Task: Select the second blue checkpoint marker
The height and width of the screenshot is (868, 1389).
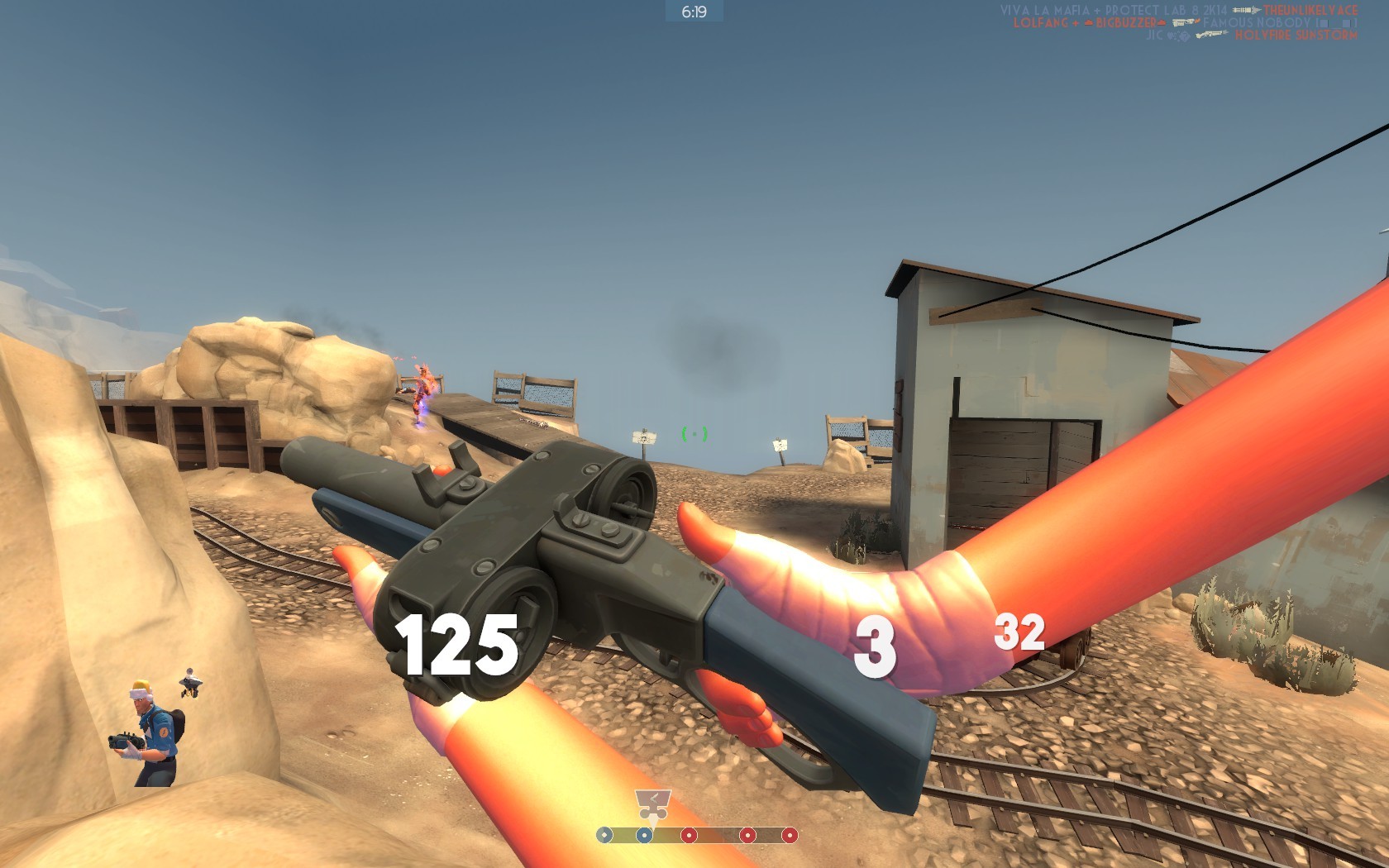Action: click(x=644, y=835)
